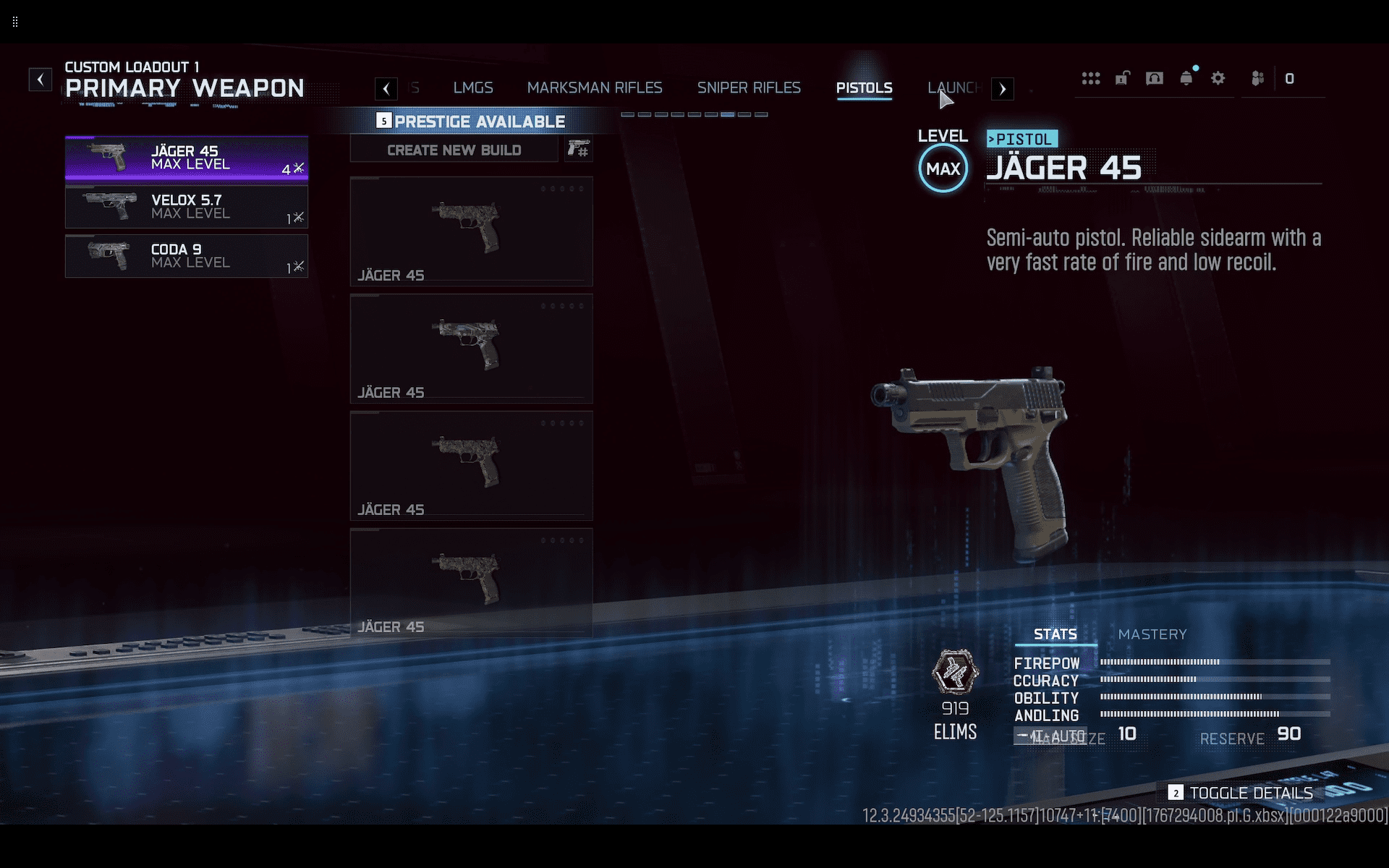Open the build code pistol icon button
Viewport: 1389px width, 868px height.
click(x=578, y=150)
